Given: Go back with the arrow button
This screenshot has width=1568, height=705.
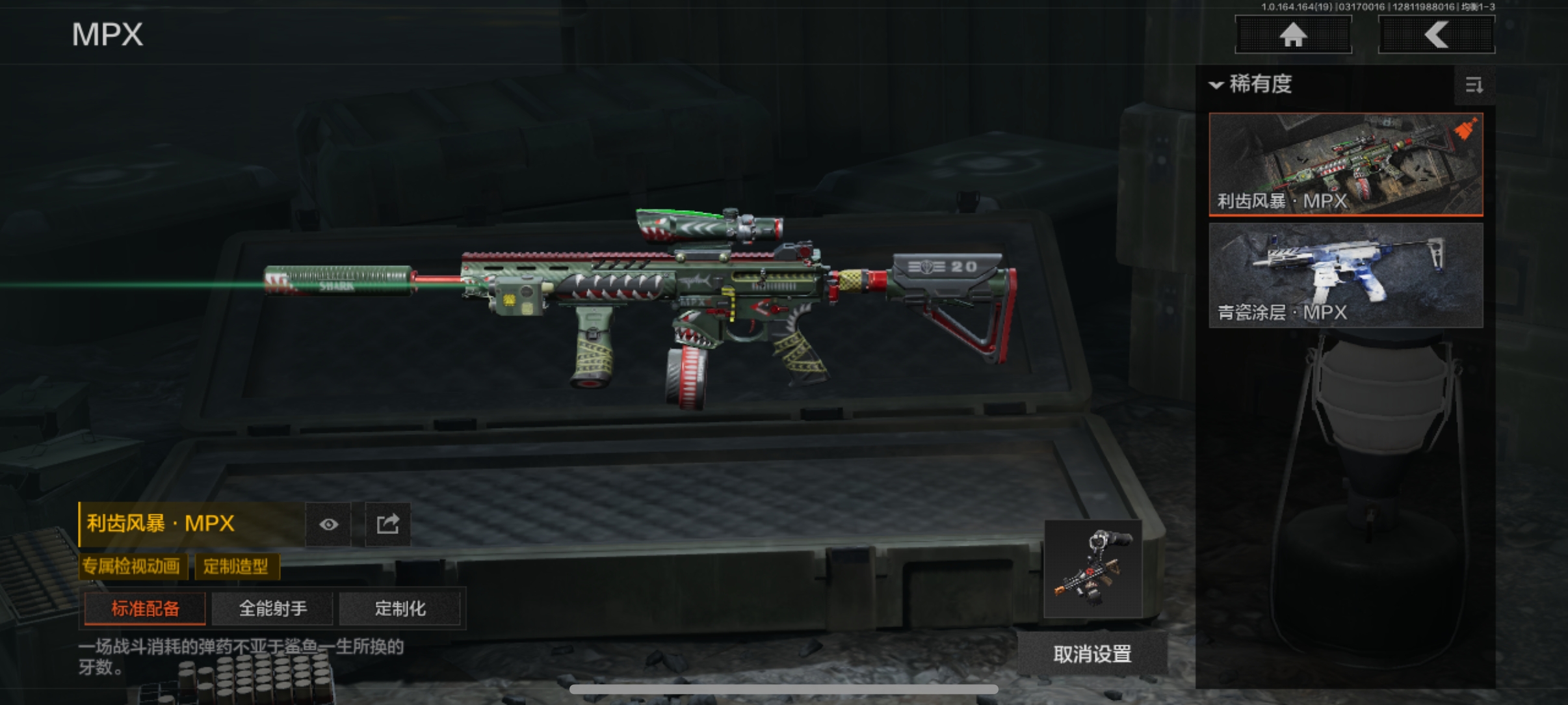Looking at the screenshot, I should (1436, 34).
